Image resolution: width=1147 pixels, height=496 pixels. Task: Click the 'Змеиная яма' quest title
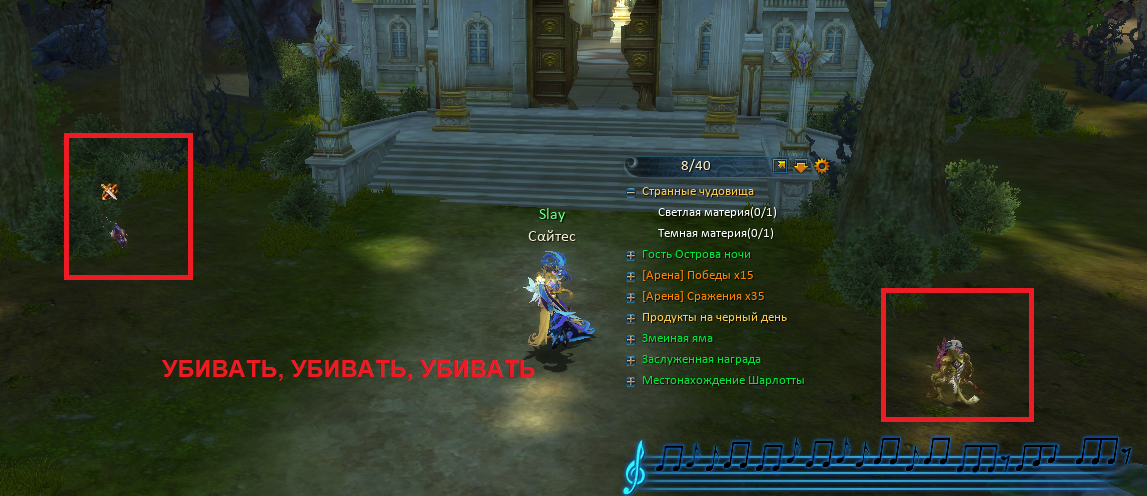[677, 339]
